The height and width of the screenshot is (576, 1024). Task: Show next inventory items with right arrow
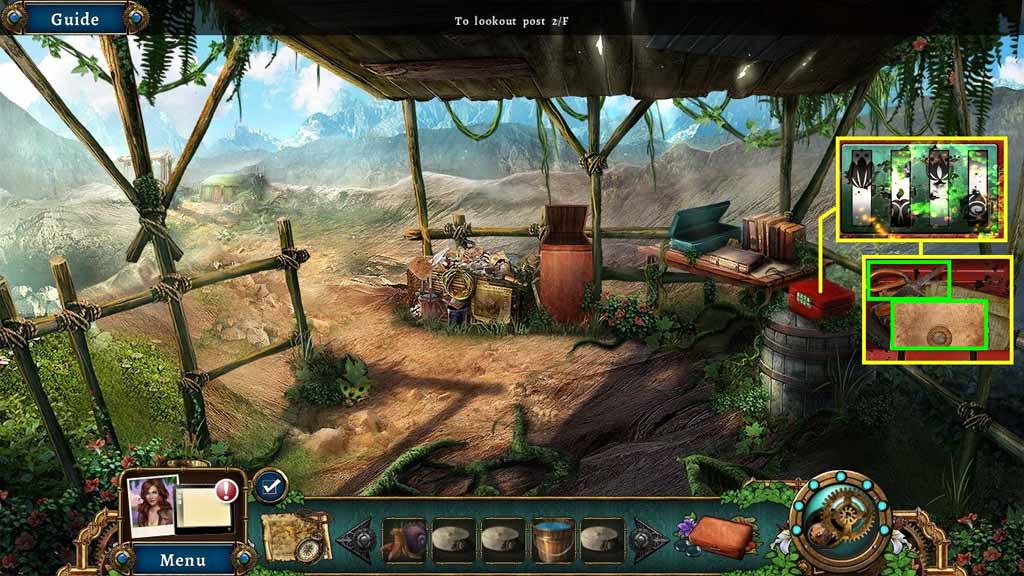(x=646, y=540)
